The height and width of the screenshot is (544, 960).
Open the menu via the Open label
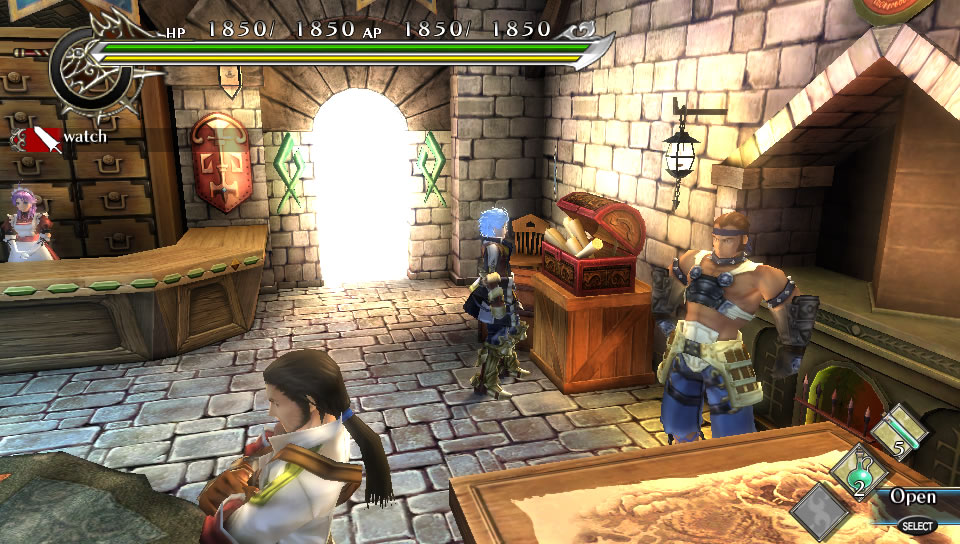pos(913,497)
